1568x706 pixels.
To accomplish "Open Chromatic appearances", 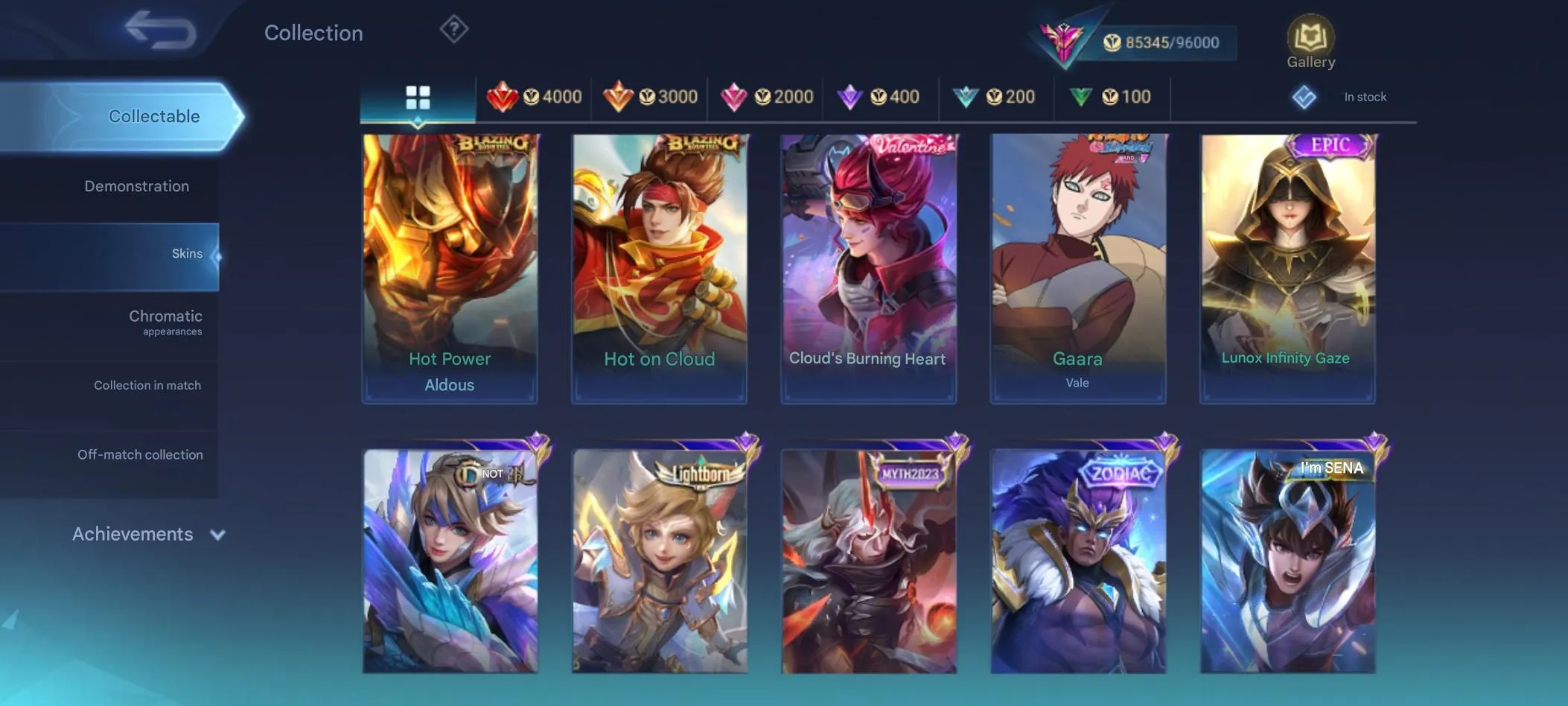I will click(x=165, y=321).
